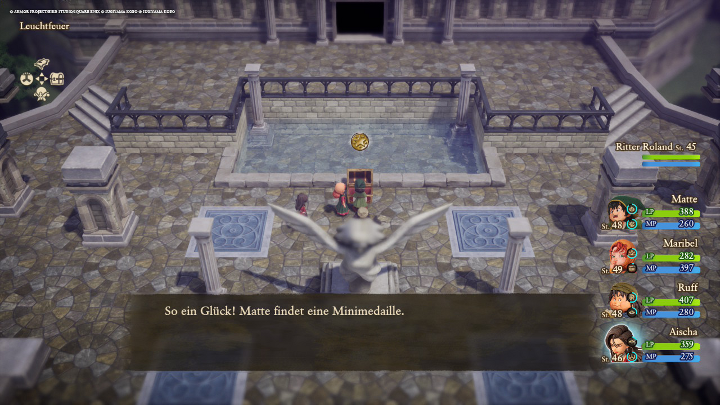Viewport: 720px width, 405px height.
Task: Choose Ruff's party portrait
Action: click(x=619, y=301)
